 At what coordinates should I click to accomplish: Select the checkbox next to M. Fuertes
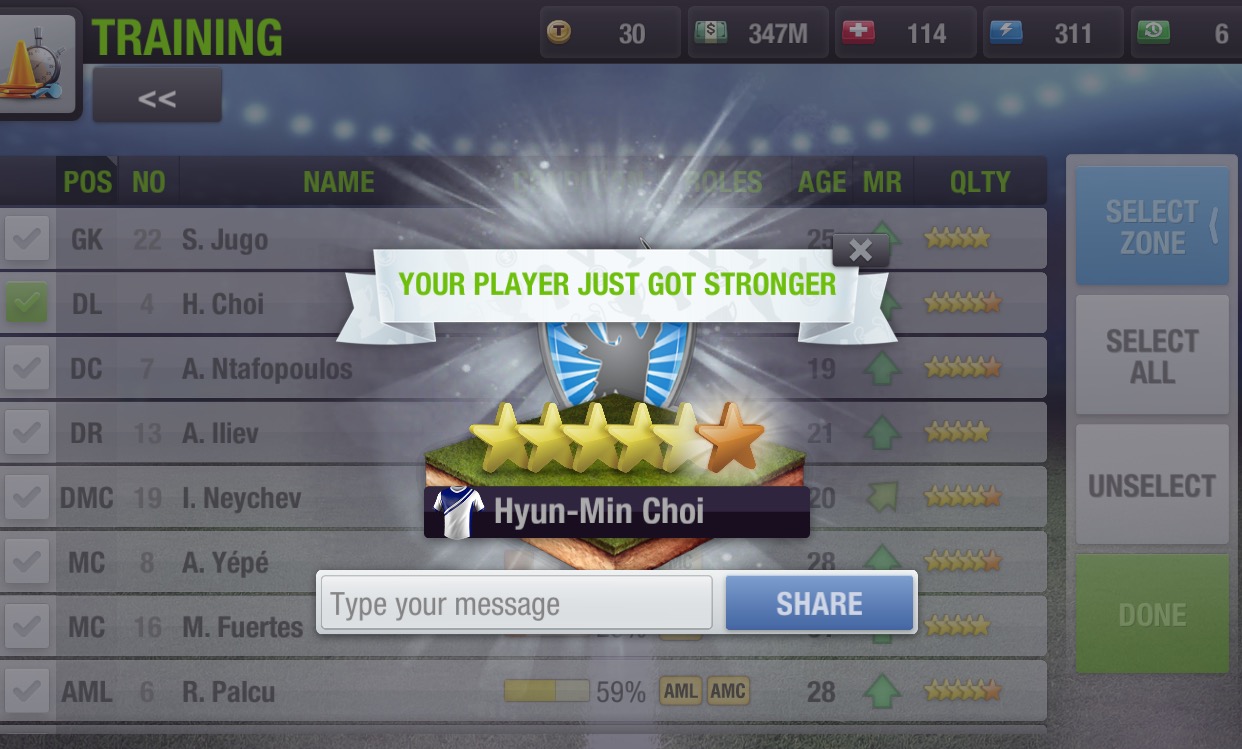point(27,627)
